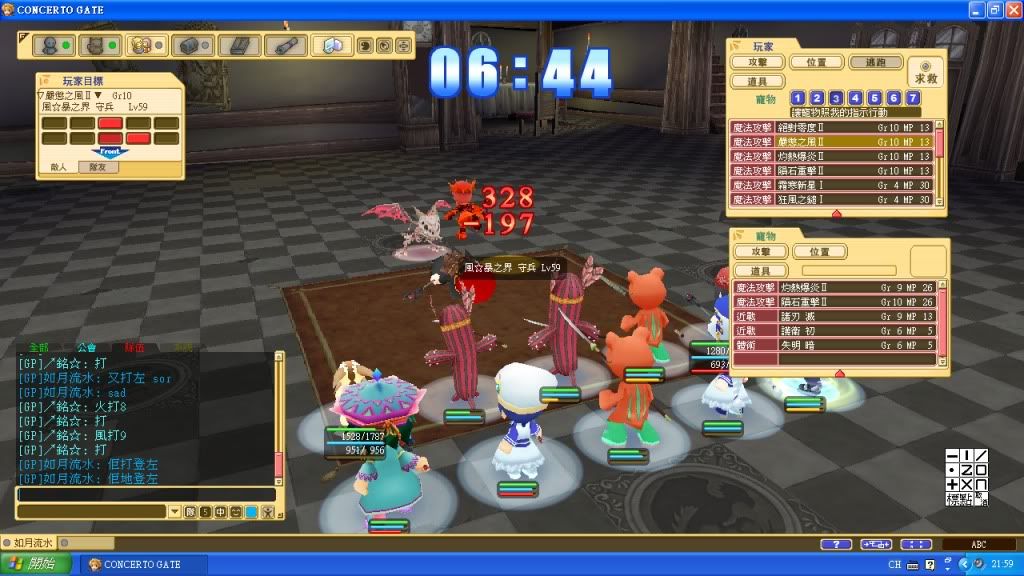
Task: Open the character status toolbar icon
Action: pos(48,46)
